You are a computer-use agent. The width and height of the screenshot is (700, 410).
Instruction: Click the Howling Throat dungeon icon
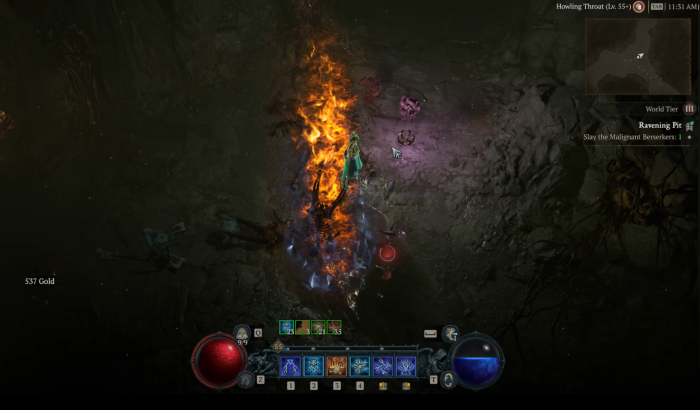click(639, 7)
